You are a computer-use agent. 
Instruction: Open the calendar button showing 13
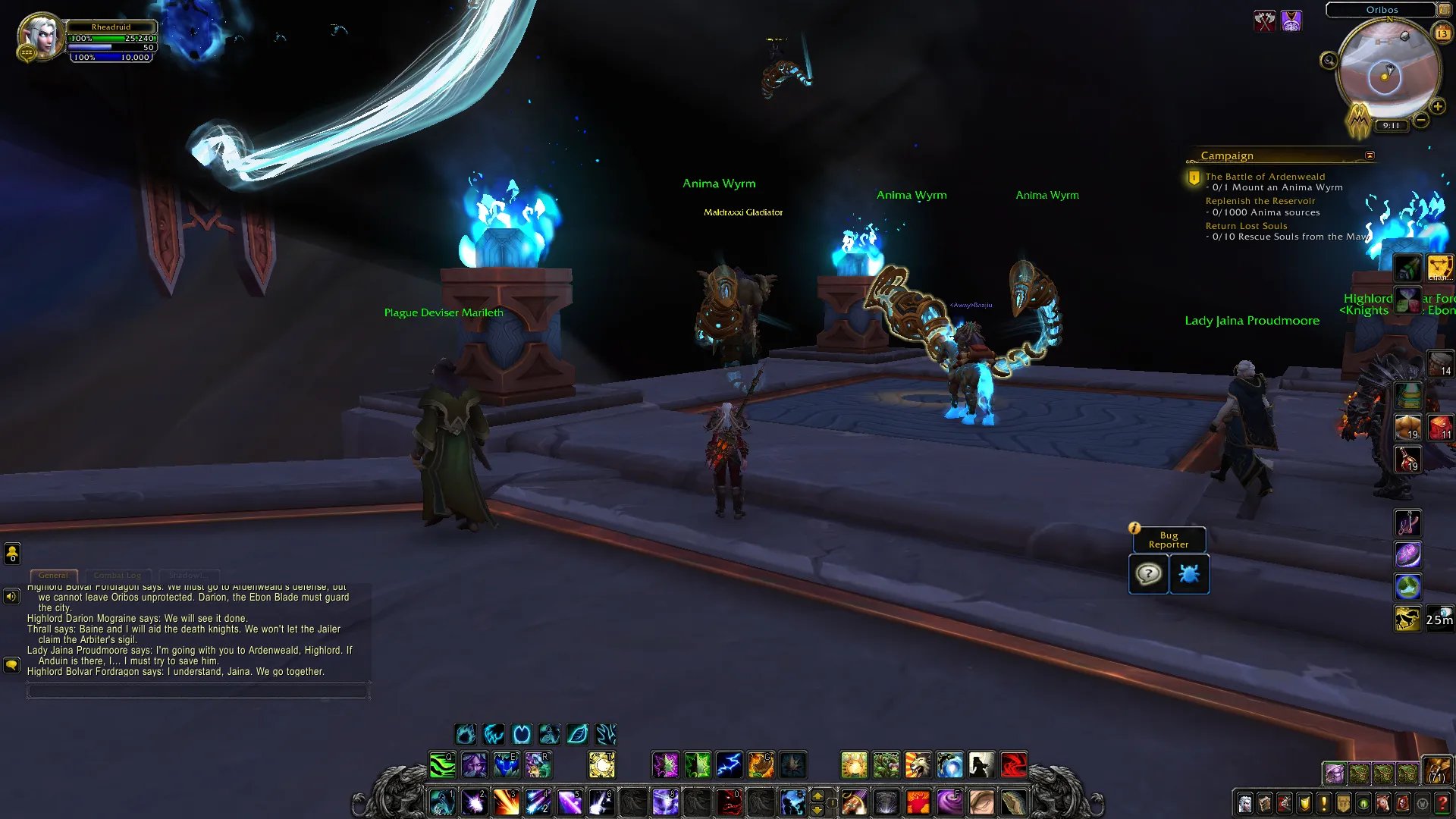point(1442,33)
